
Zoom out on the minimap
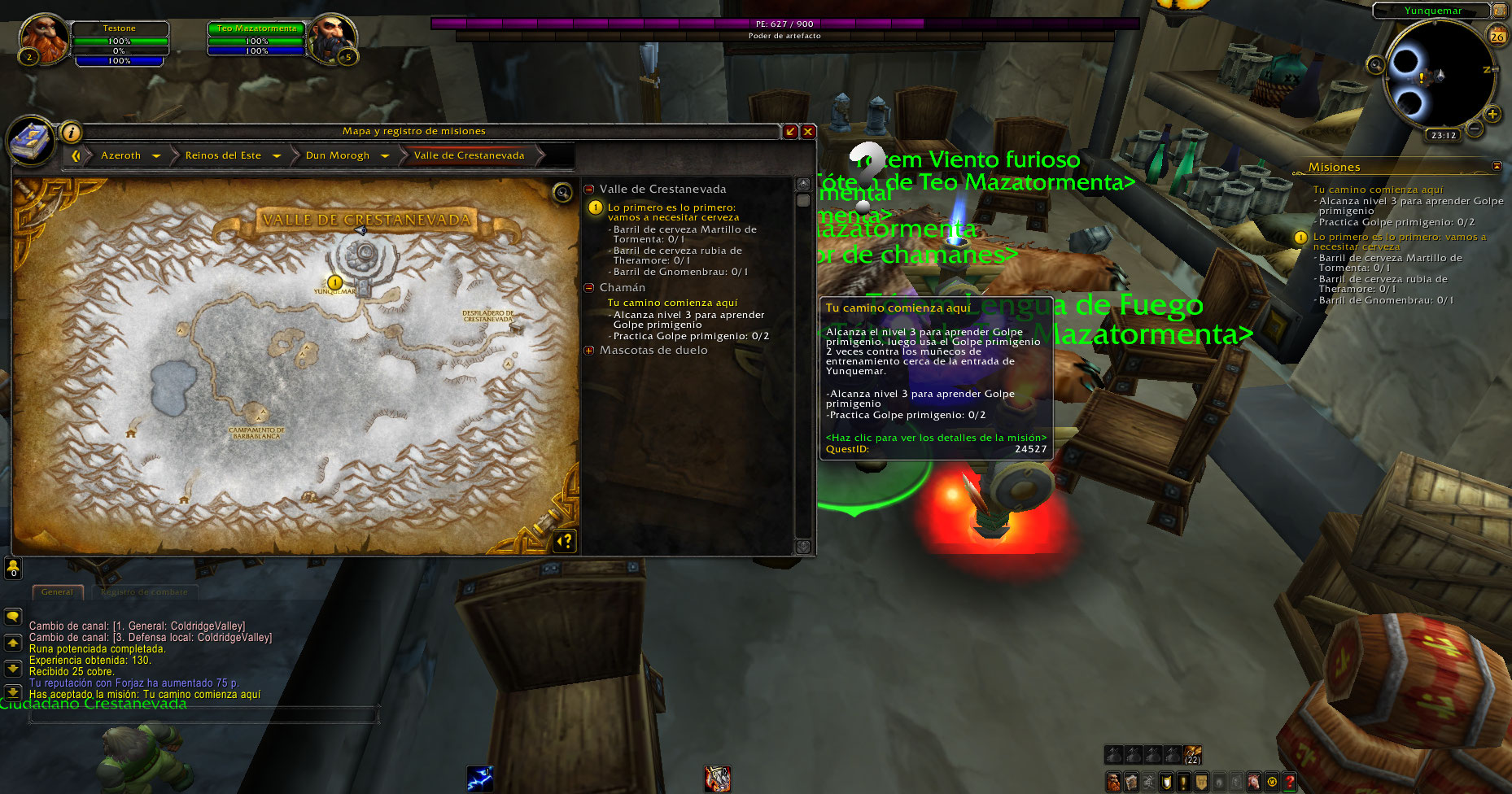click(1474, 129)
